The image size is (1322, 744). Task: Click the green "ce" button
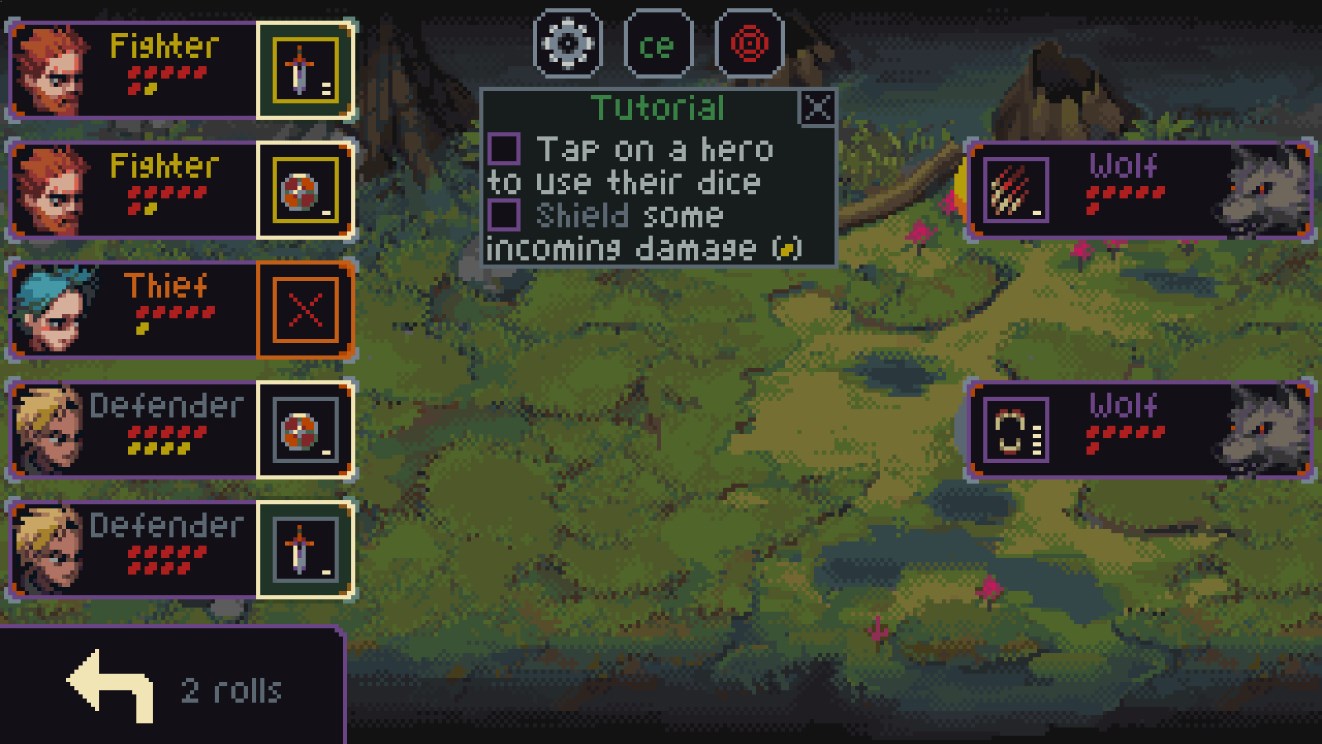[658, 44]
